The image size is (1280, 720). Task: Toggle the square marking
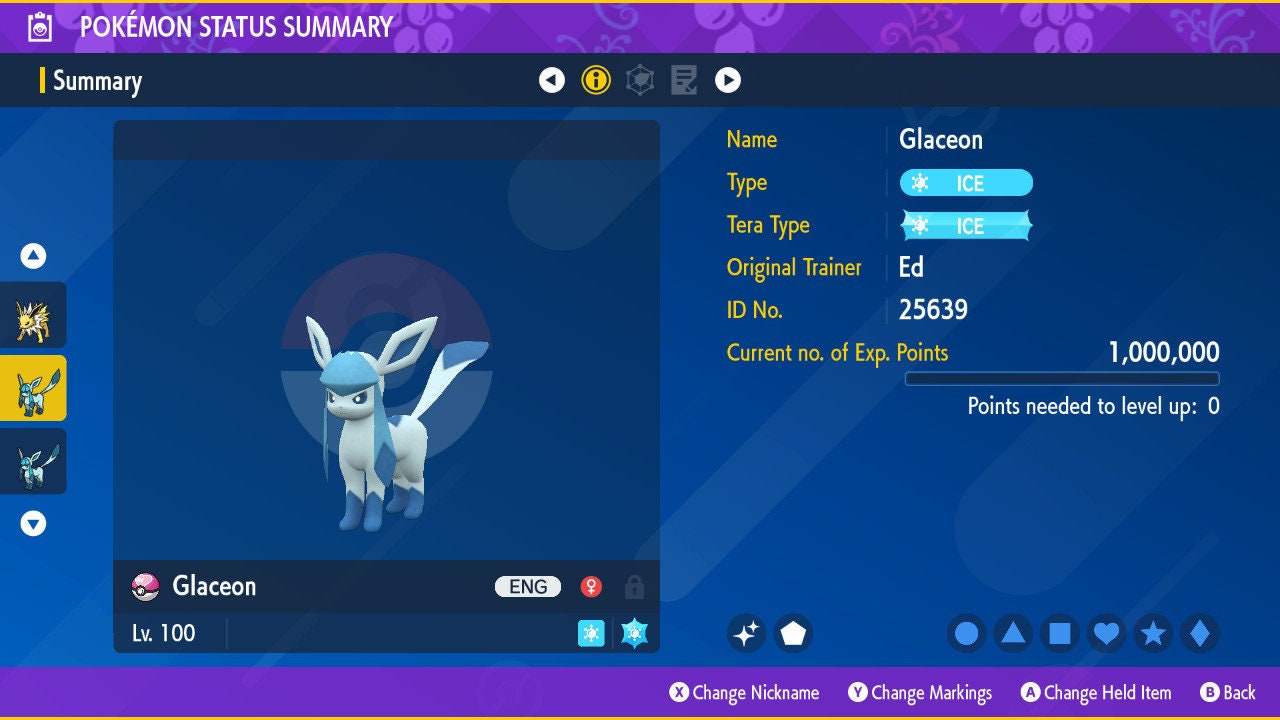click(1060, 633)
